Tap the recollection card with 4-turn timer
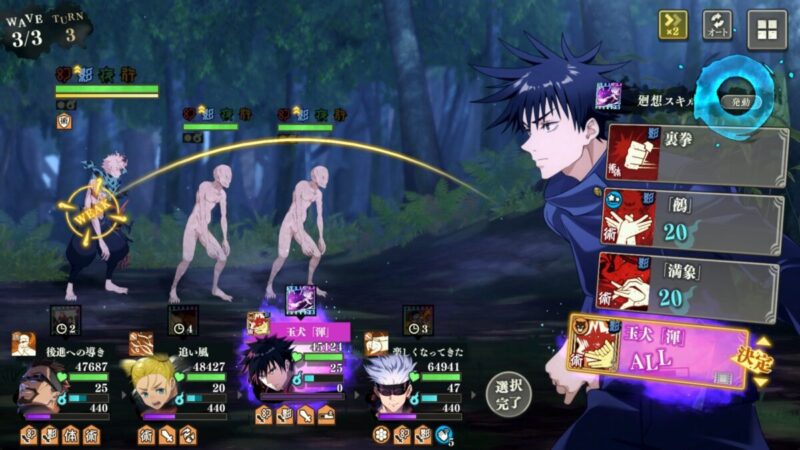800x450 pixels. [x=183, y=322]
